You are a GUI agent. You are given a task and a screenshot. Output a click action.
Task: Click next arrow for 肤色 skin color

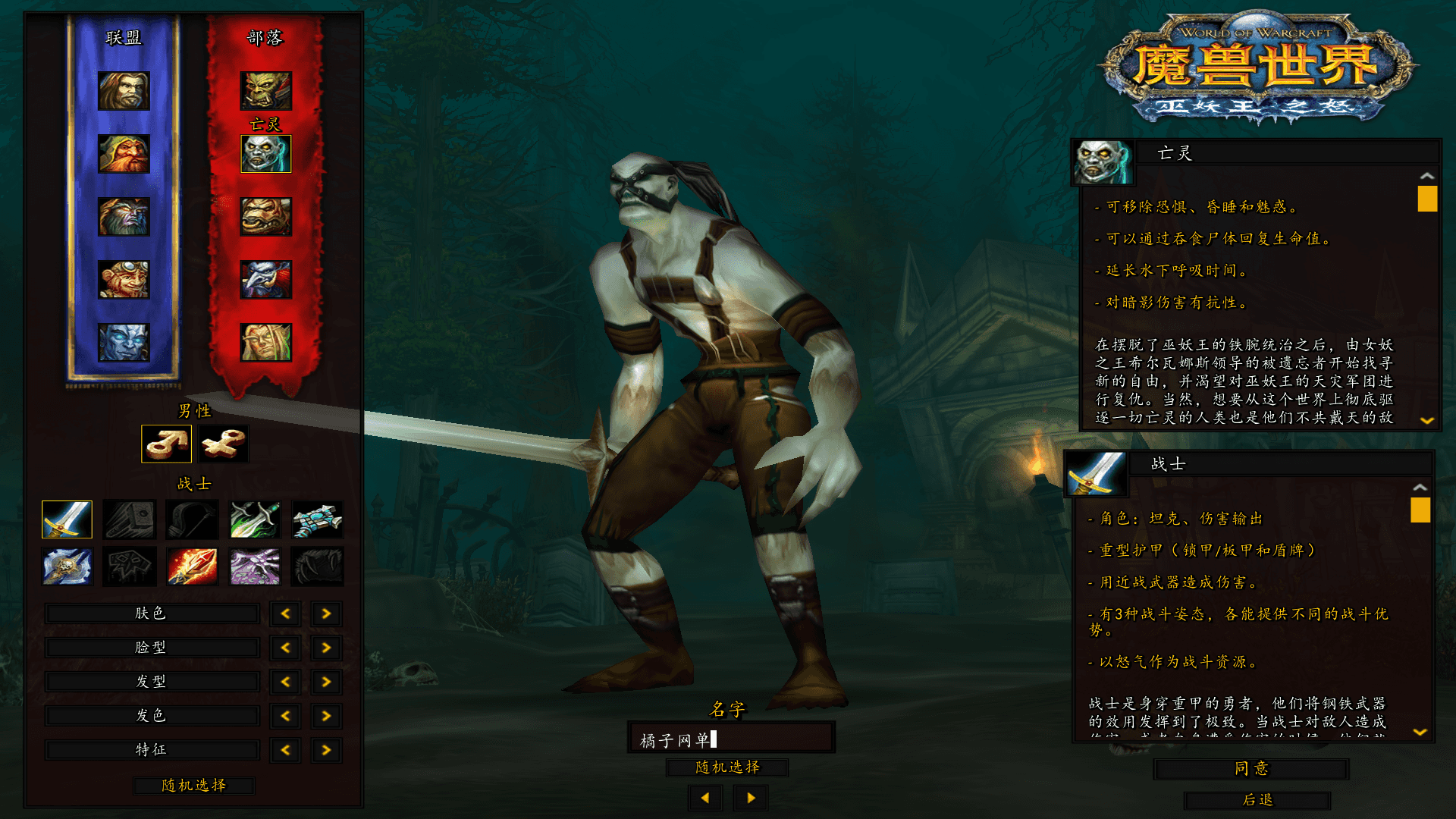(326, 613)
